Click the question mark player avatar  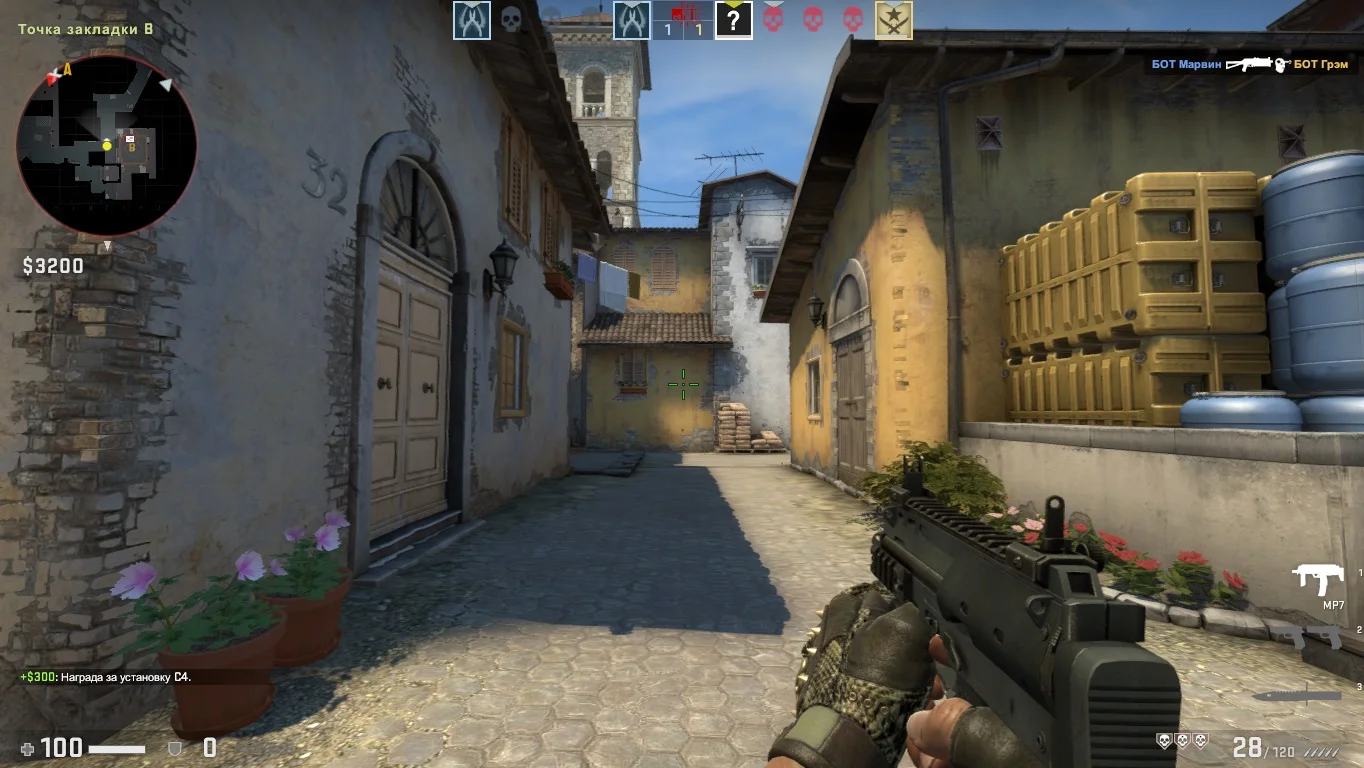(734, 20)
